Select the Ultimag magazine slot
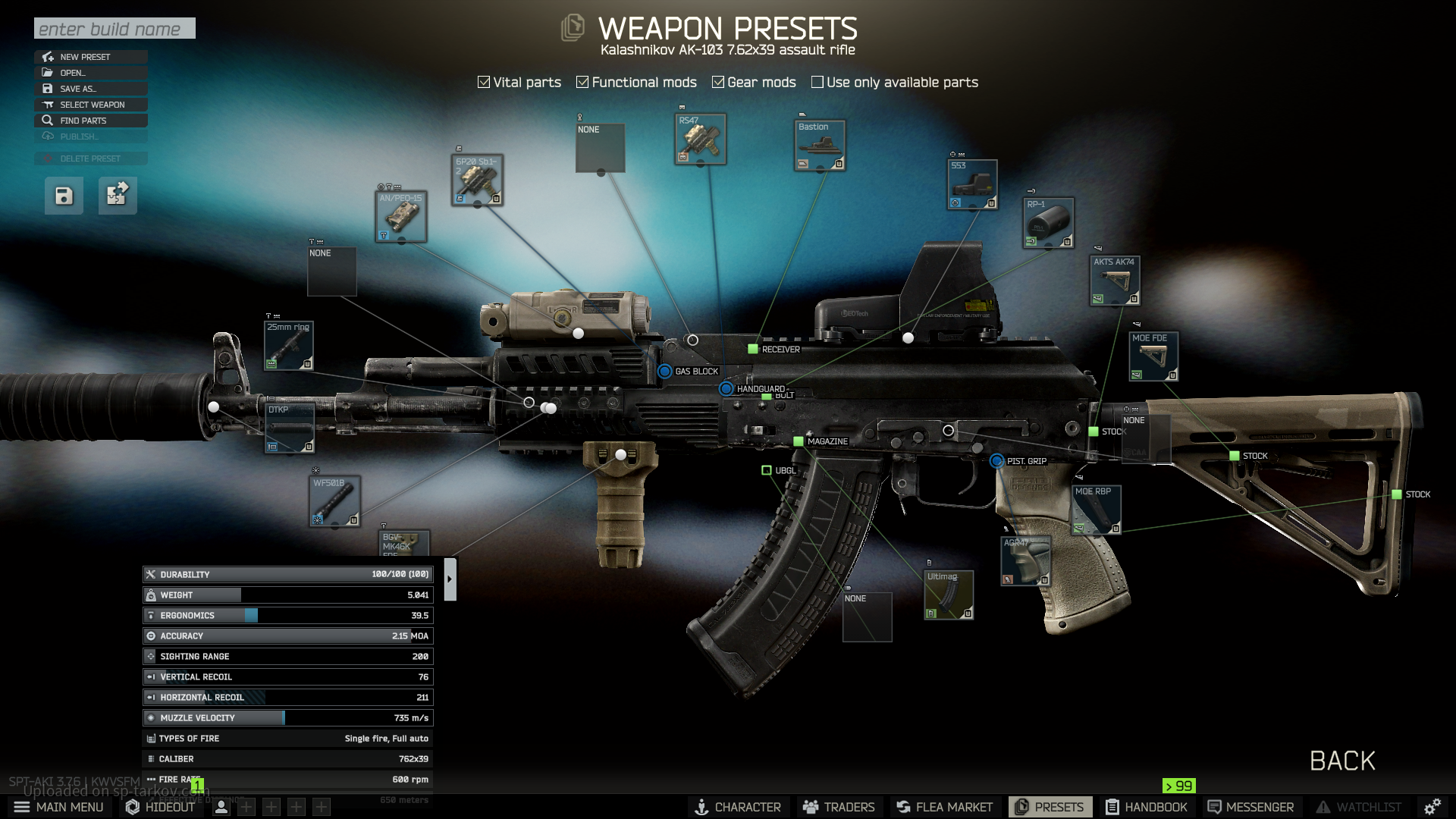Image resolution: width=1456 pixels, height=819 pixels. tap(948, 595)
